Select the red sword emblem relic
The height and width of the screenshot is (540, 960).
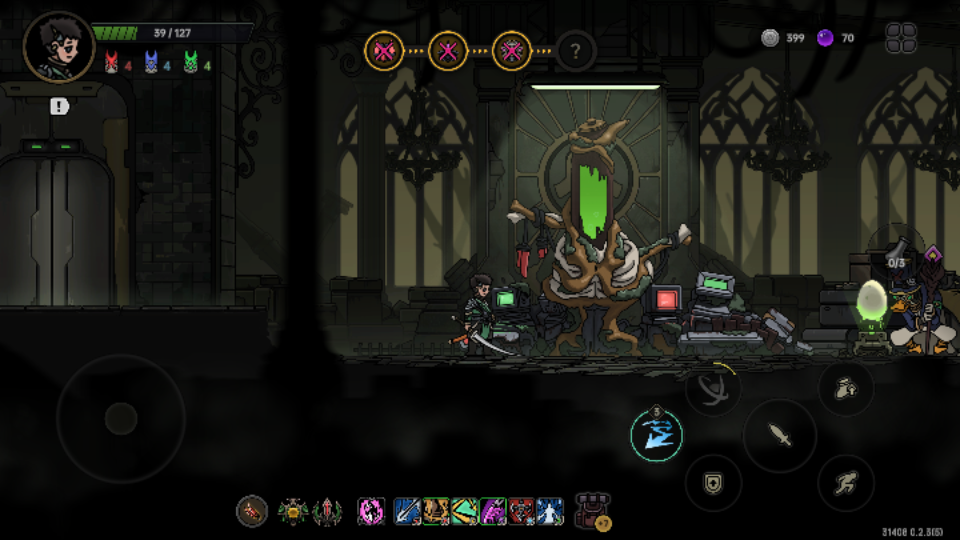pyautogui.click(x=327, y=512)
